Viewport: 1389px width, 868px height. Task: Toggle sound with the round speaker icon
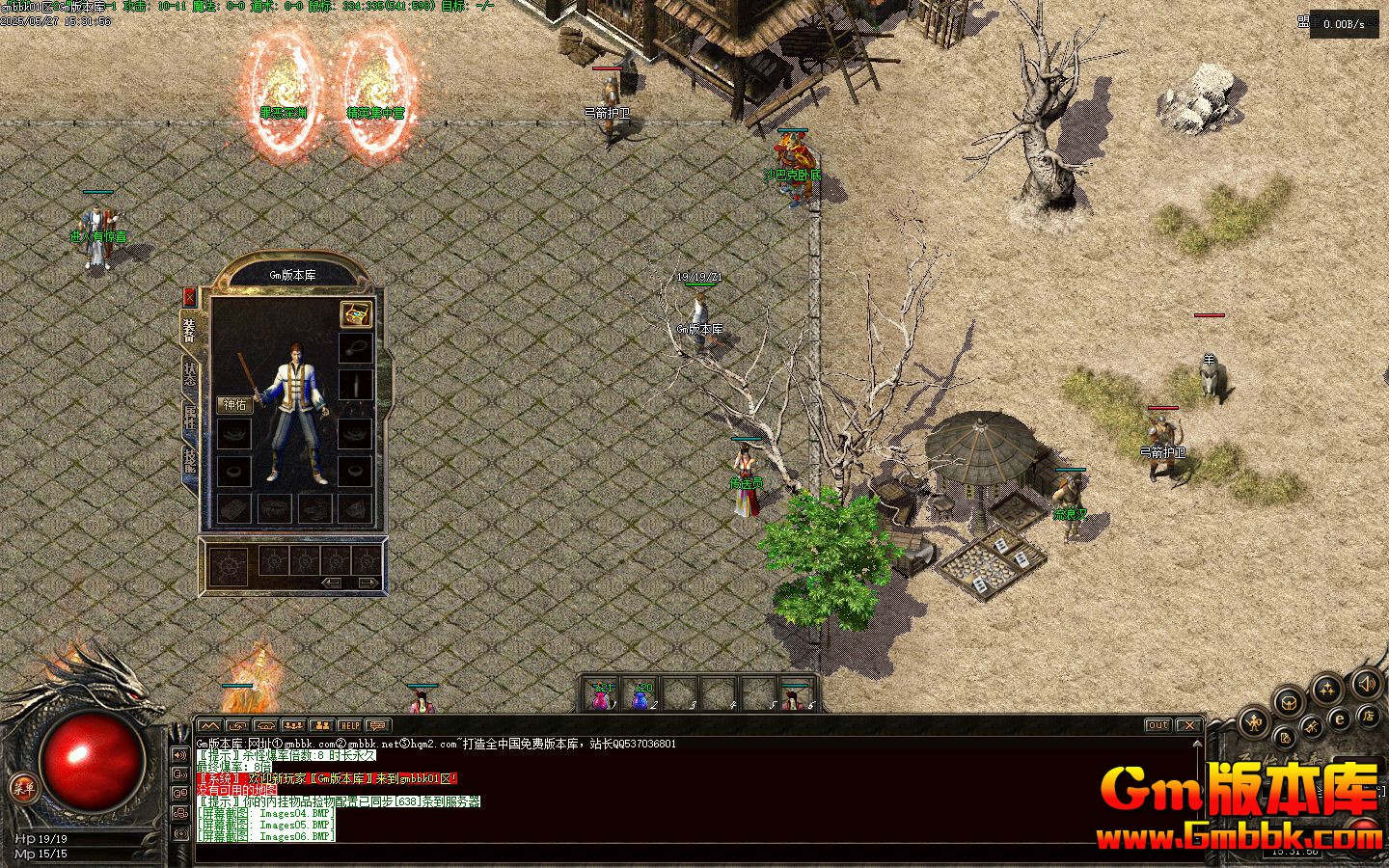[x=1366, y=685]
